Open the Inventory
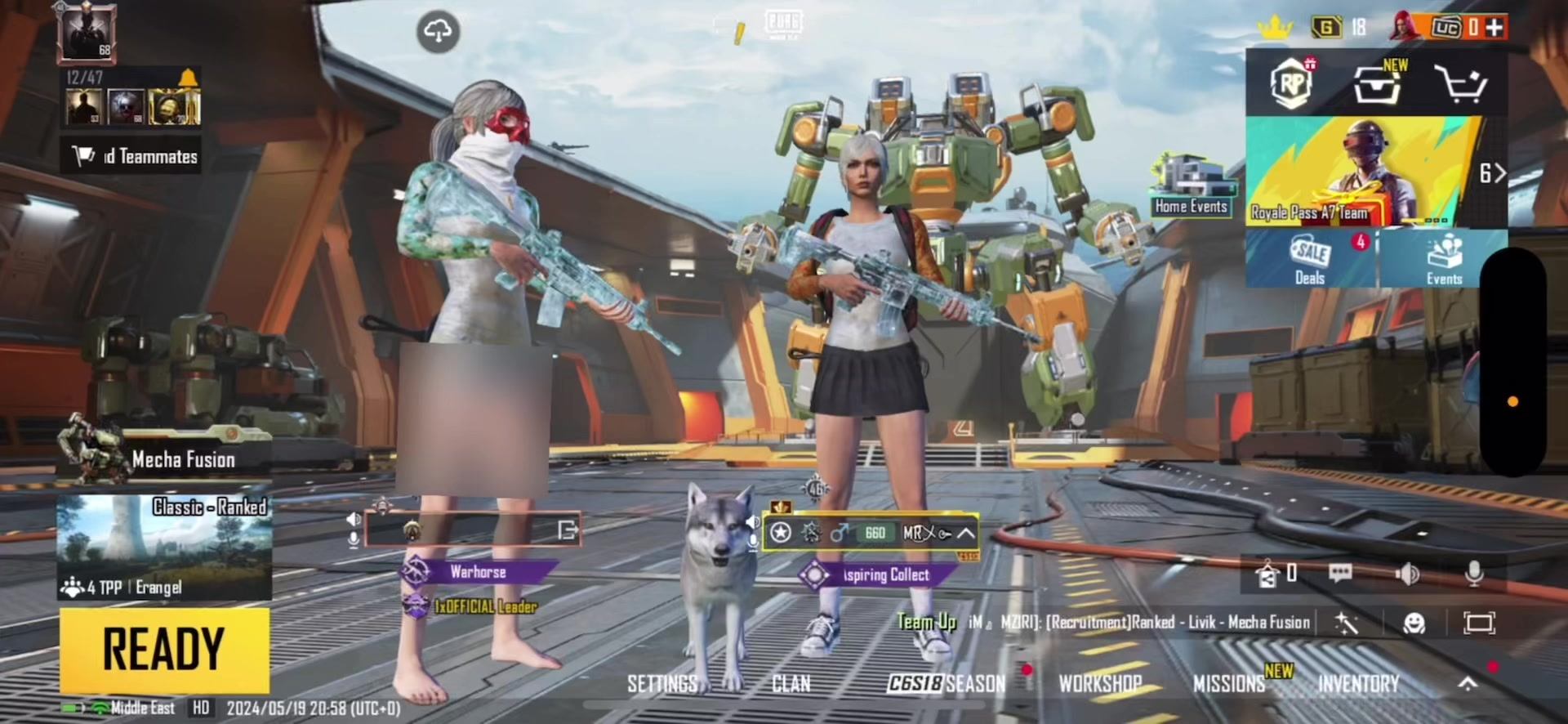This screenshot has height=724, width=1568. pos(1358,684)
